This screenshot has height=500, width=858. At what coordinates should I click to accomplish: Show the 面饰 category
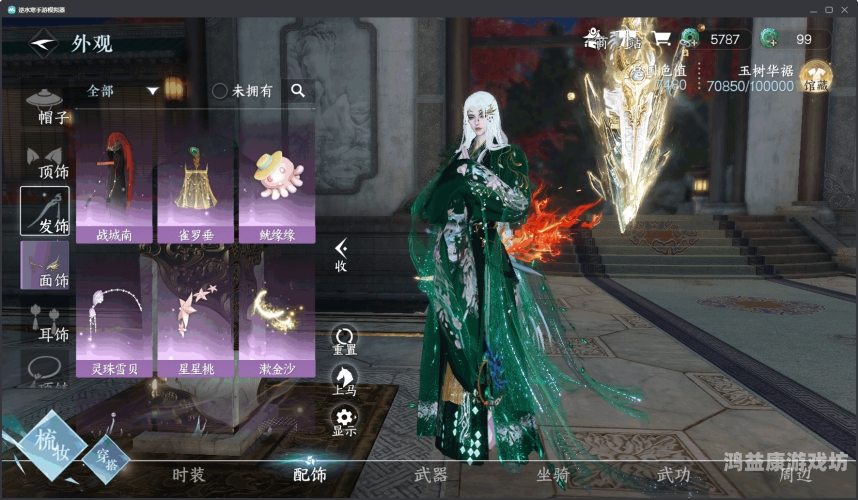pos(46,267)
